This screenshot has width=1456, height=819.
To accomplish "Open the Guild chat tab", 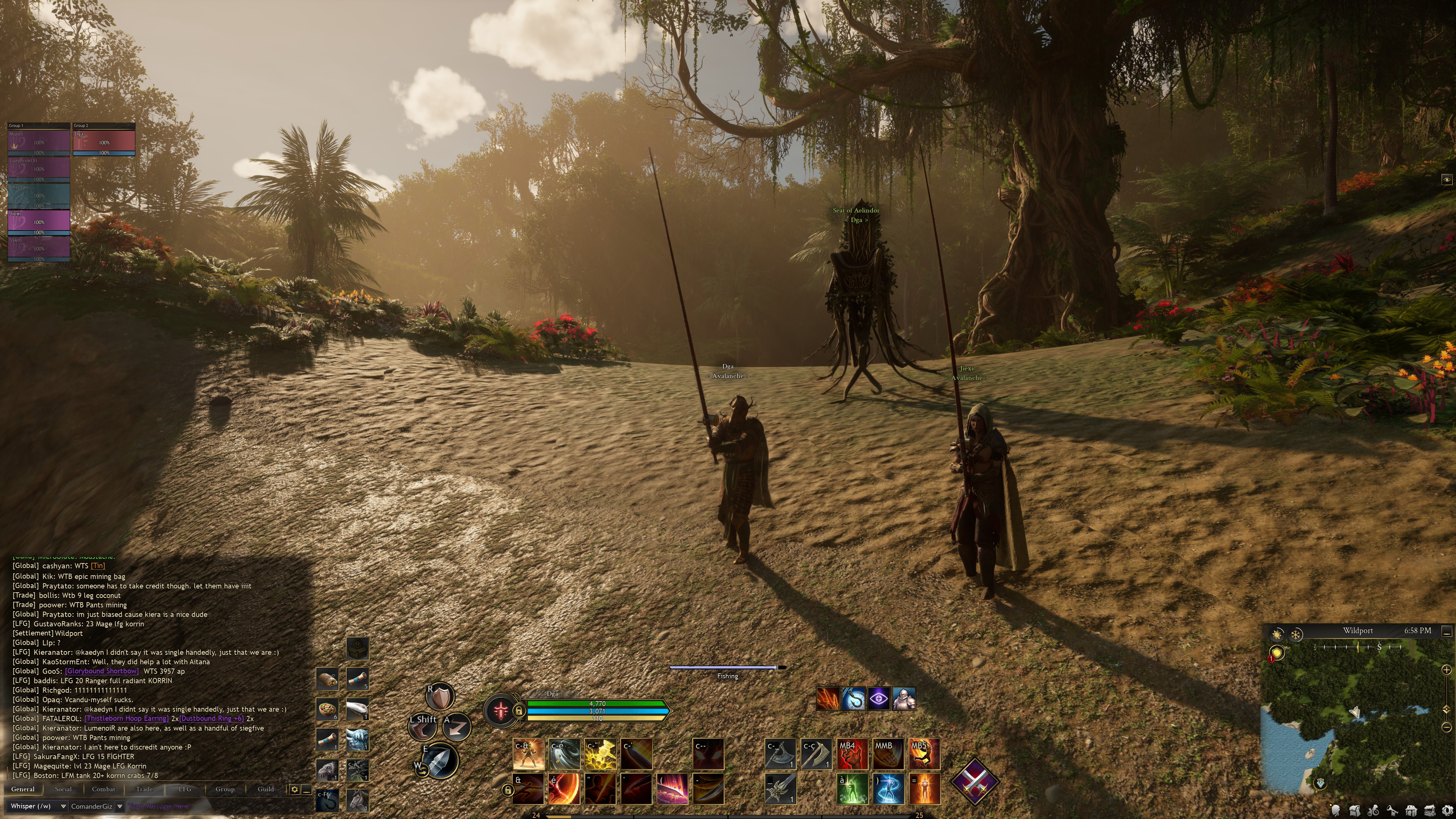I will pos(266,789).
